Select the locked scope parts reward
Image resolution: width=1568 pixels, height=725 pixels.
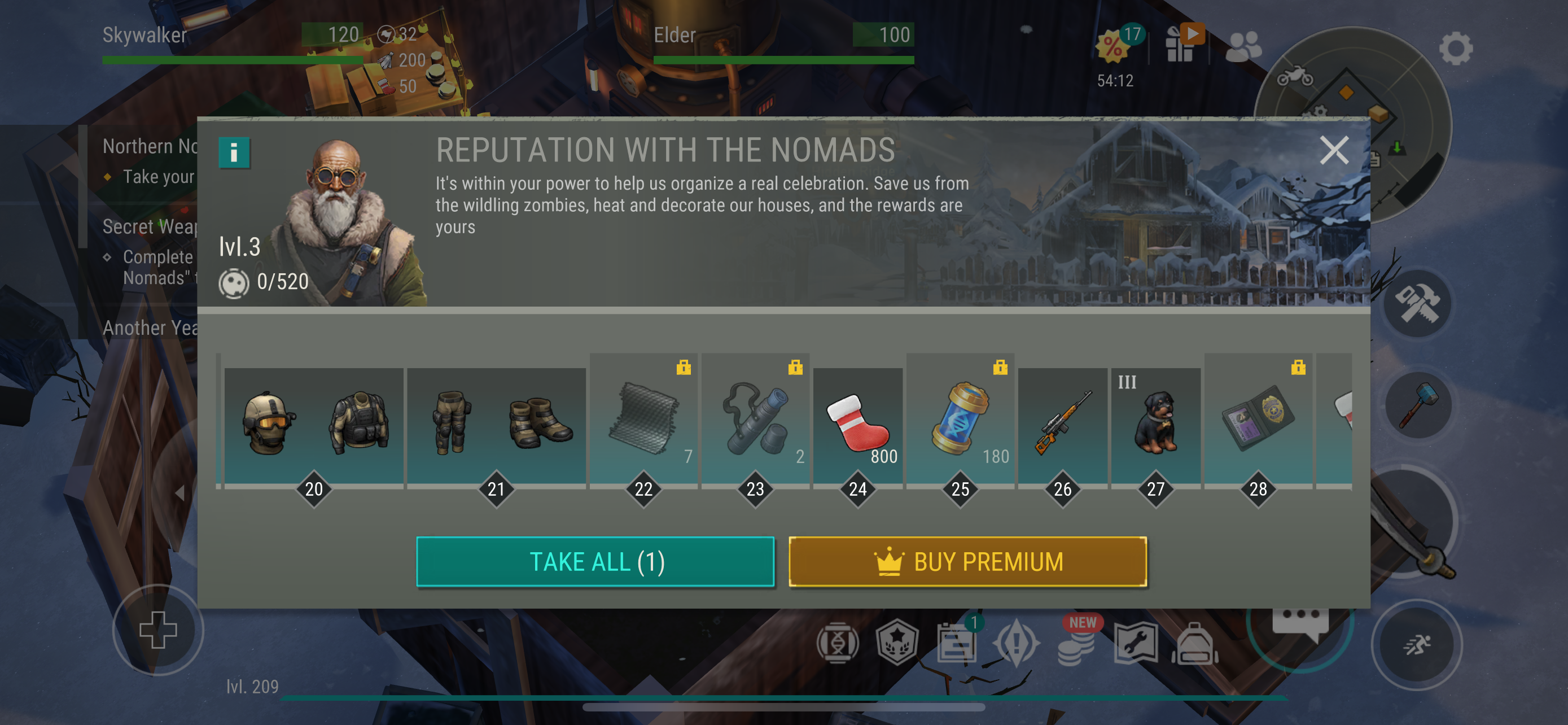click(x=755, y=425)
